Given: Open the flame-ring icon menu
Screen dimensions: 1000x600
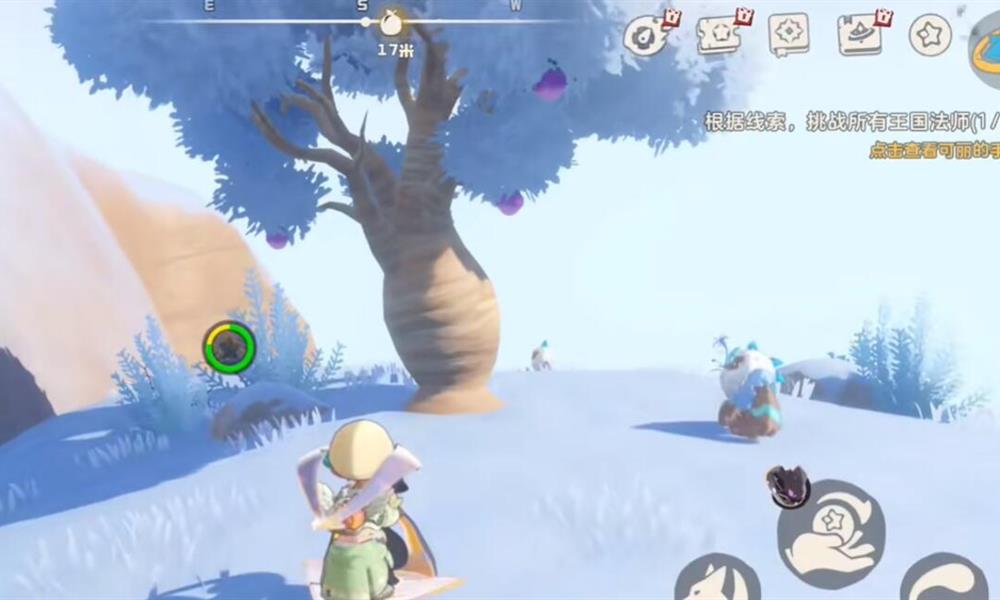Looking at the screenshot, I should point(645,36).
